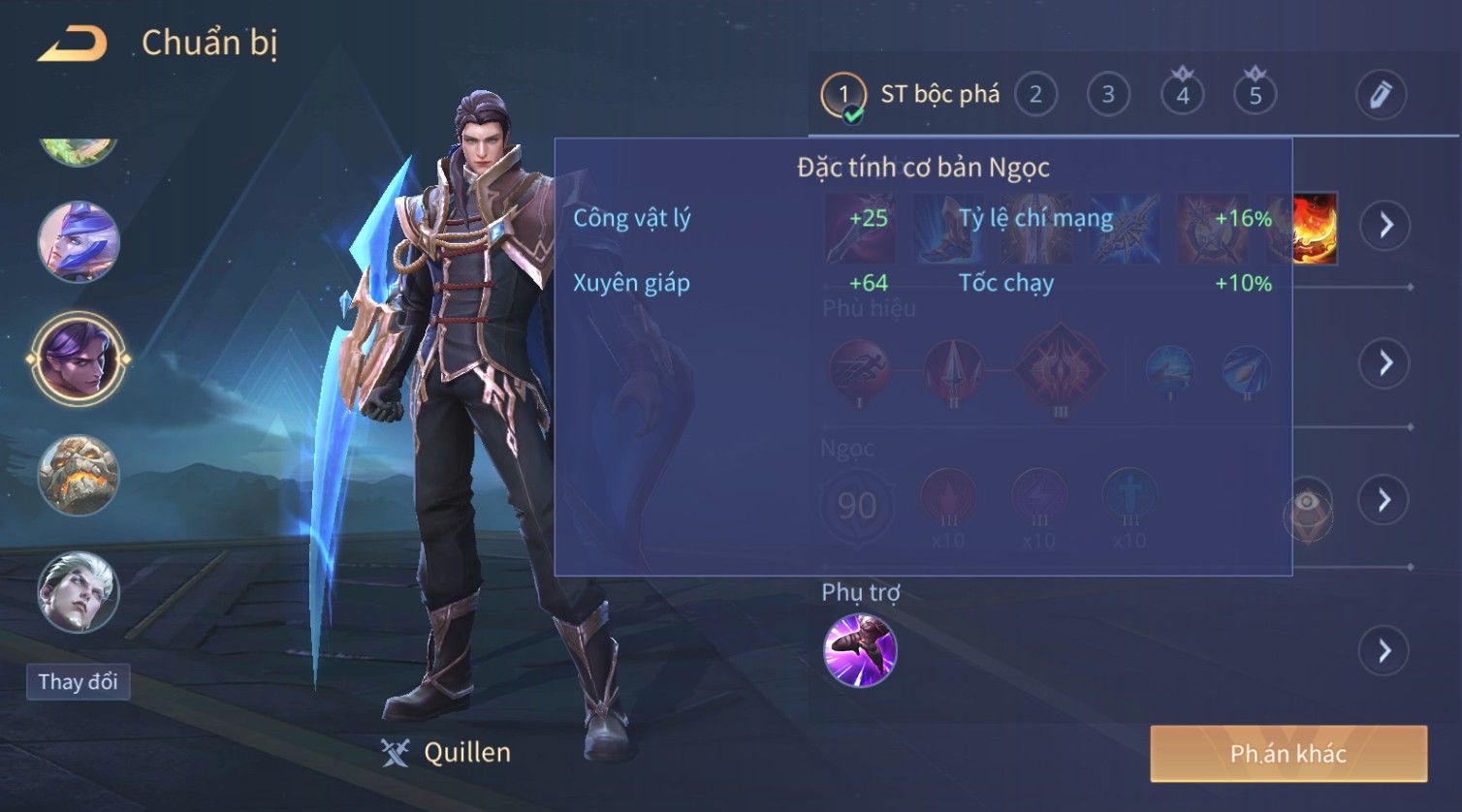Choose the selected purple-haired hero portrait

(79, 359)
